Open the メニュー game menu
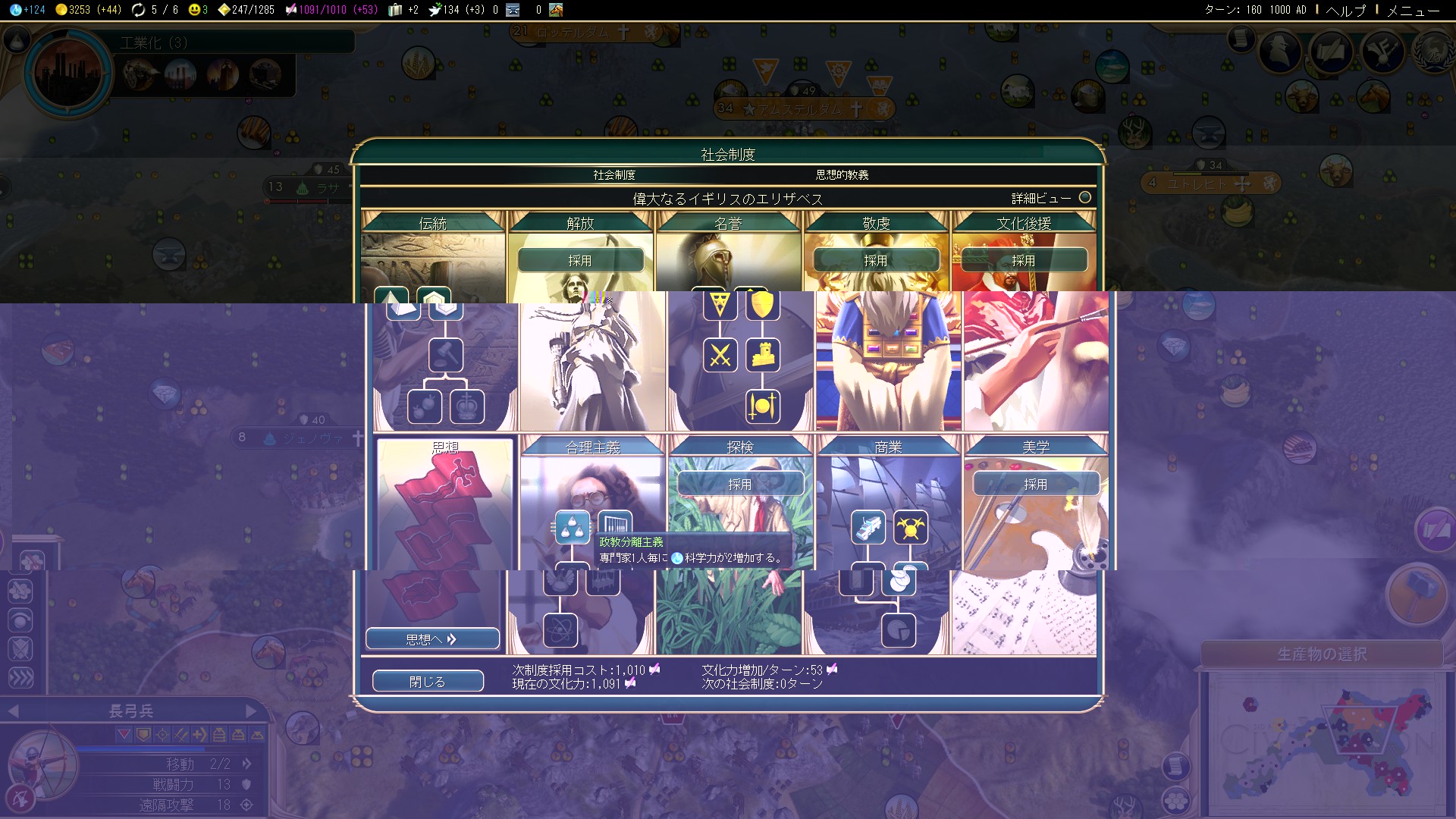 pyautogui.click(x=1413, y=10)
